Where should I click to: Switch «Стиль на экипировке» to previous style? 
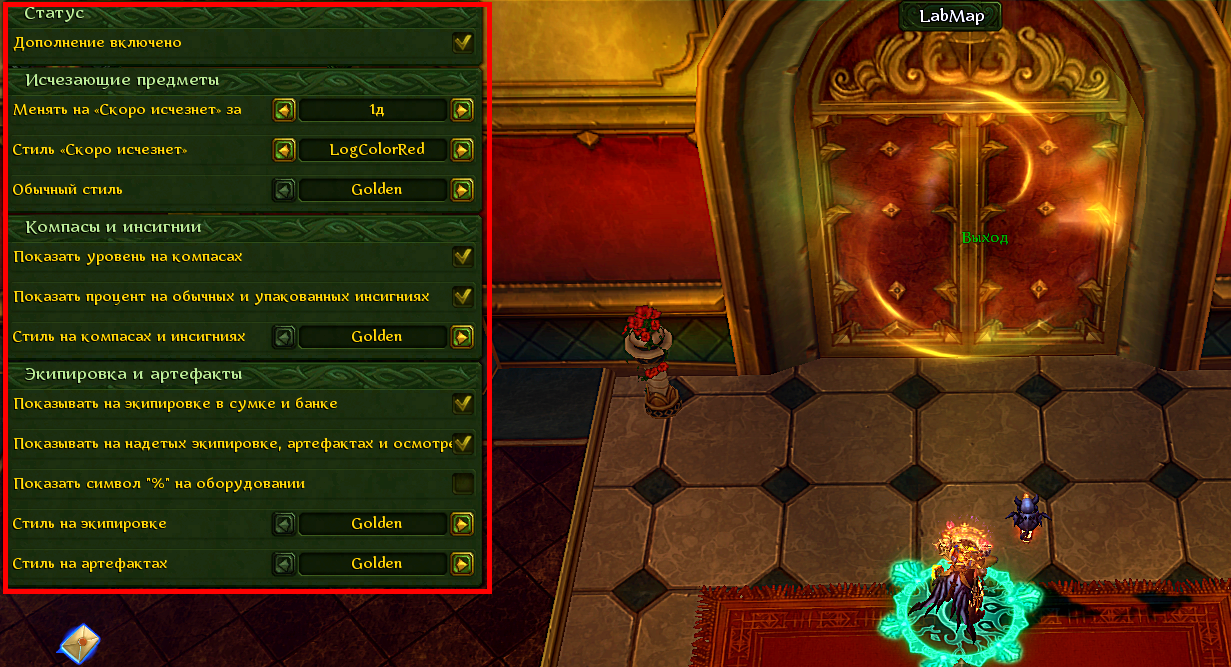click(284, 523)
